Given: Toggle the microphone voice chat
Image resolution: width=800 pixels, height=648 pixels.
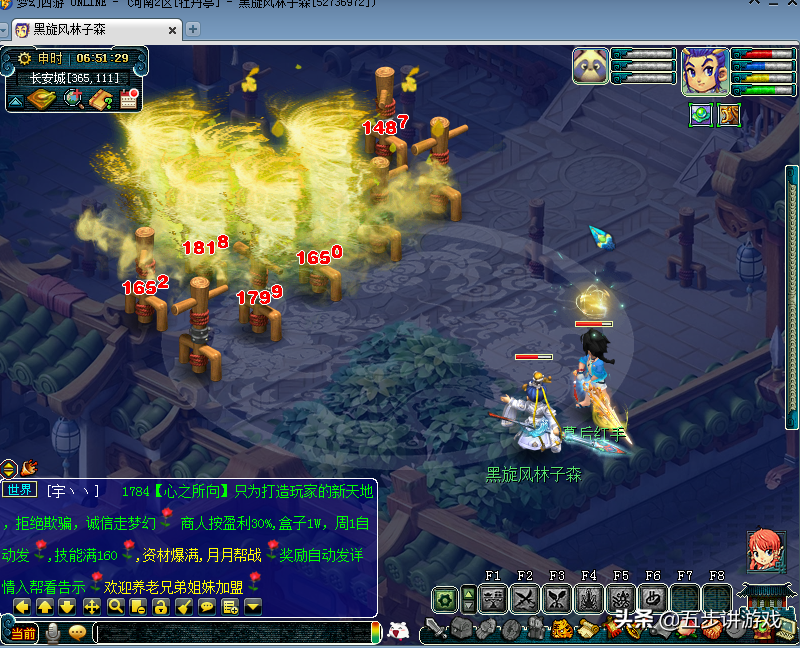Looking at the screenshot, I should point(53,633).
